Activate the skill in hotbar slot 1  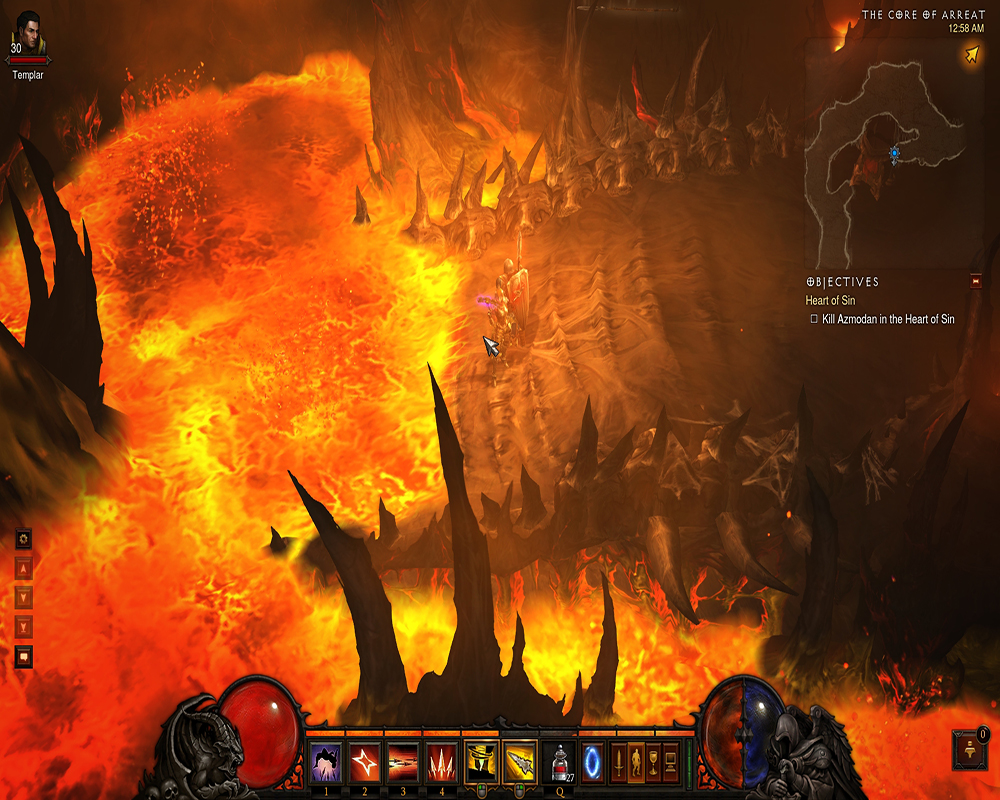[x=325, y=761]
